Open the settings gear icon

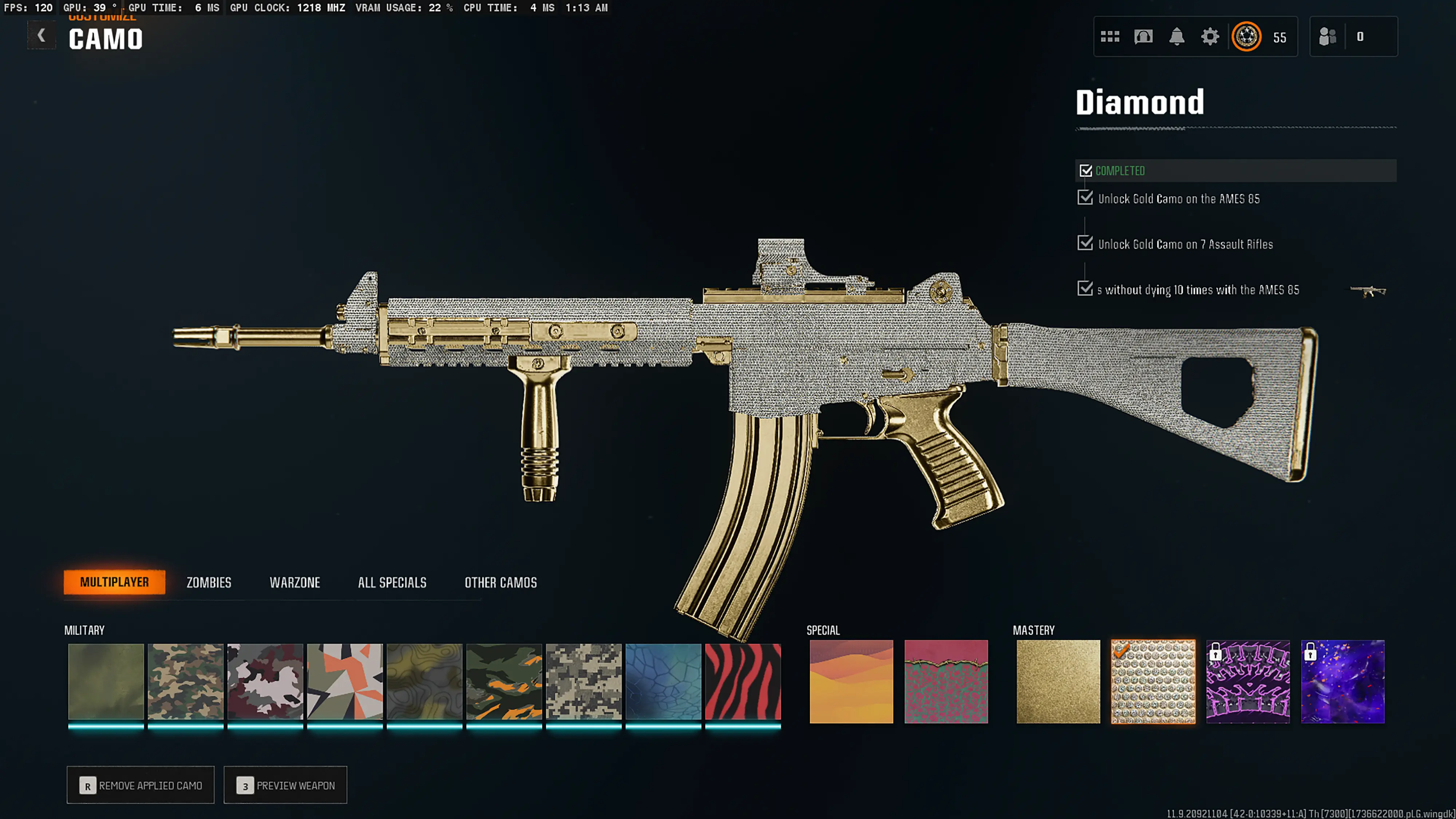1210,37
